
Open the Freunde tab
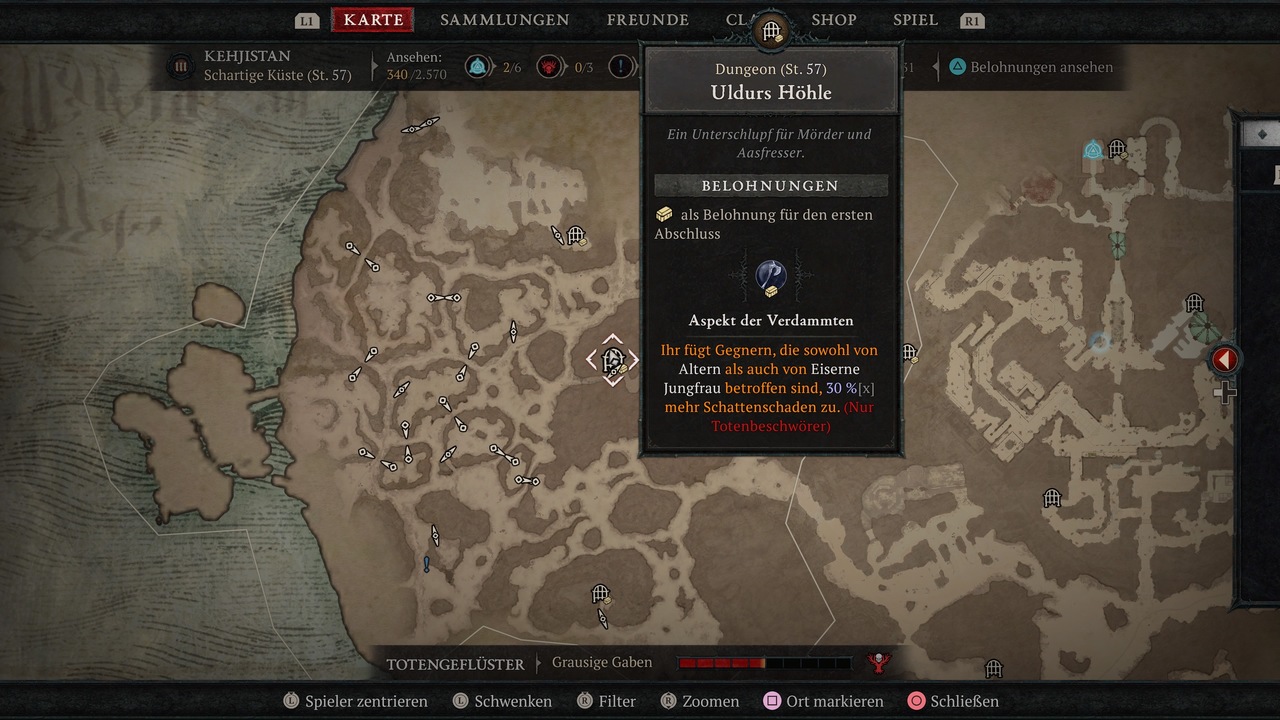pos(647,20)
